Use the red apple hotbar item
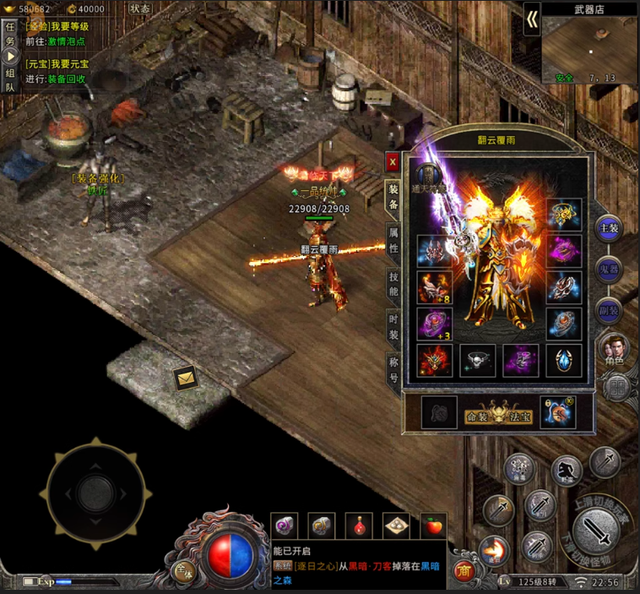This screenshot has height=594, width=640. coord(432,525)
